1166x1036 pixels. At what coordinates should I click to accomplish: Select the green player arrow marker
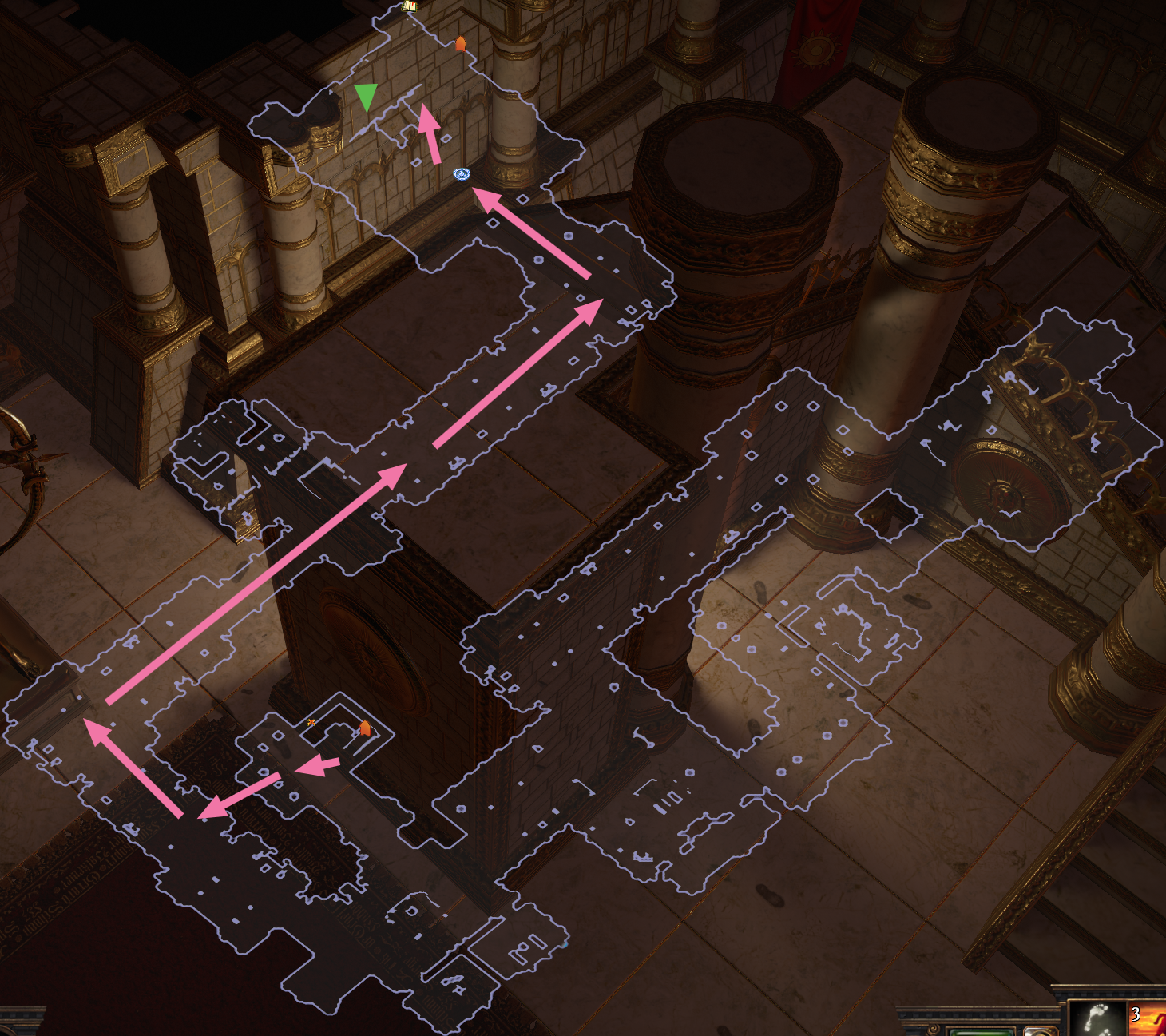pos(366,96)
